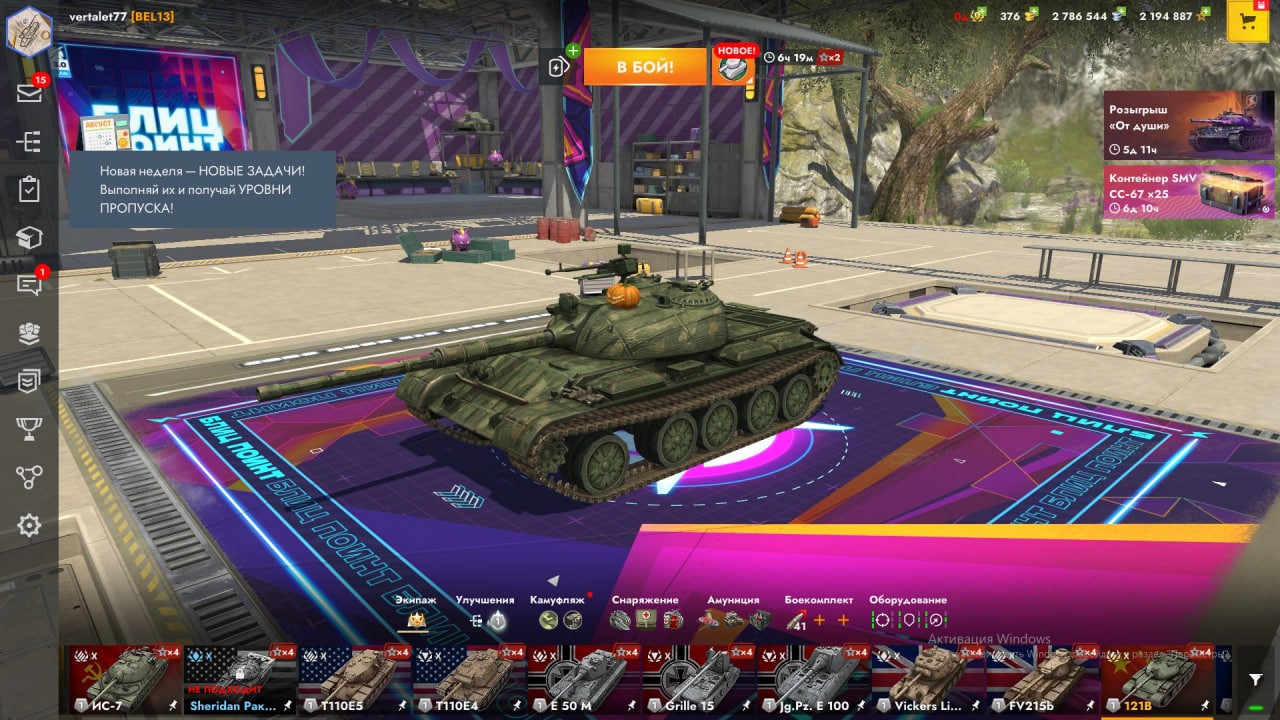
Task: Open the Settings gear in the sidebar
Action: click(x=29, y=525)
